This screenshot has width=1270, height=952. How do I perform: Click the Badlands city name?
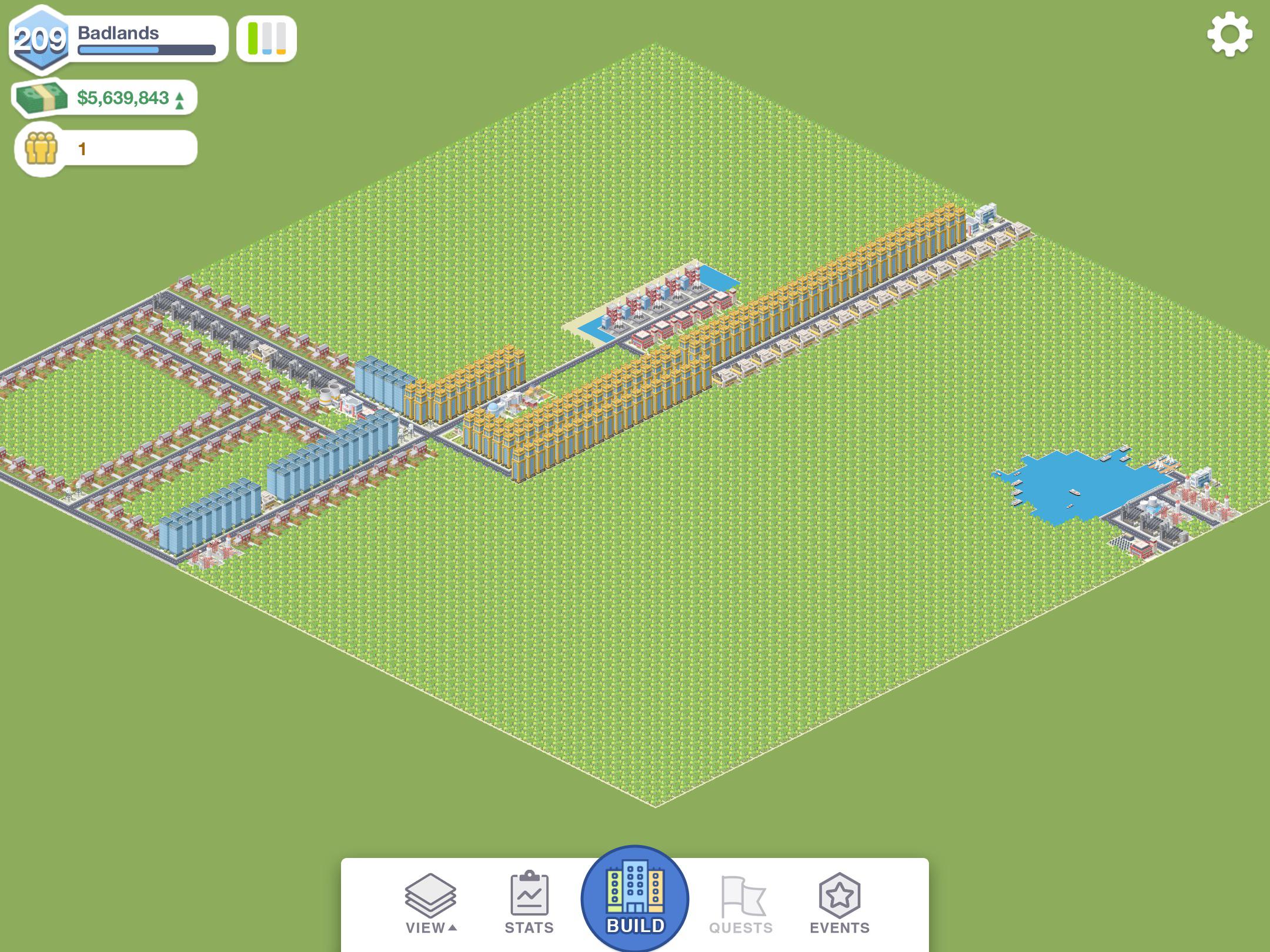118,33
